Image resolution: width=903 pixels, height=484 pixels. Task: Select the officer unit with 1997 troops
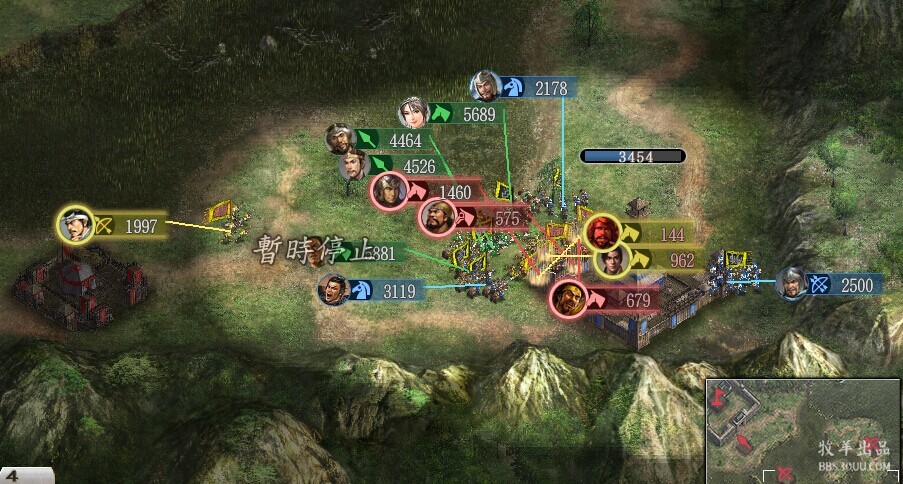pos(76,225)
